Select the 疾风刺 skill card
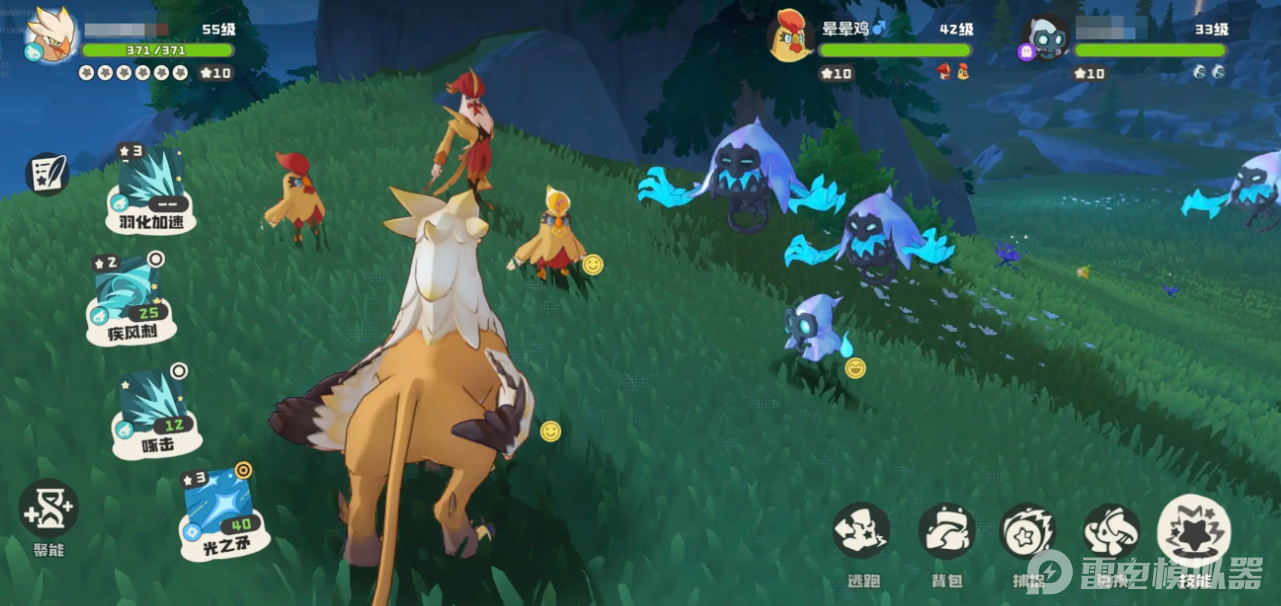Screen dimensions: 1281x606 coord(131,296)
